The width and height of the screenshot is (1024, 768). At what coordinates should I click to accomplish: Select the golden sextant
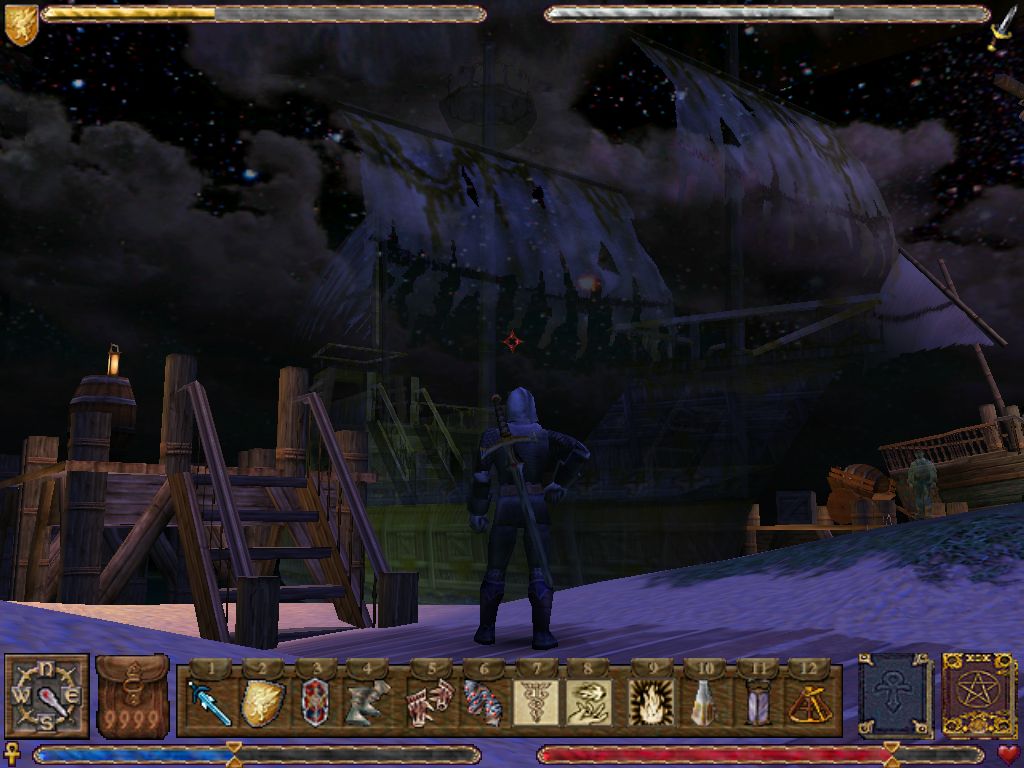tap(808, 703)
